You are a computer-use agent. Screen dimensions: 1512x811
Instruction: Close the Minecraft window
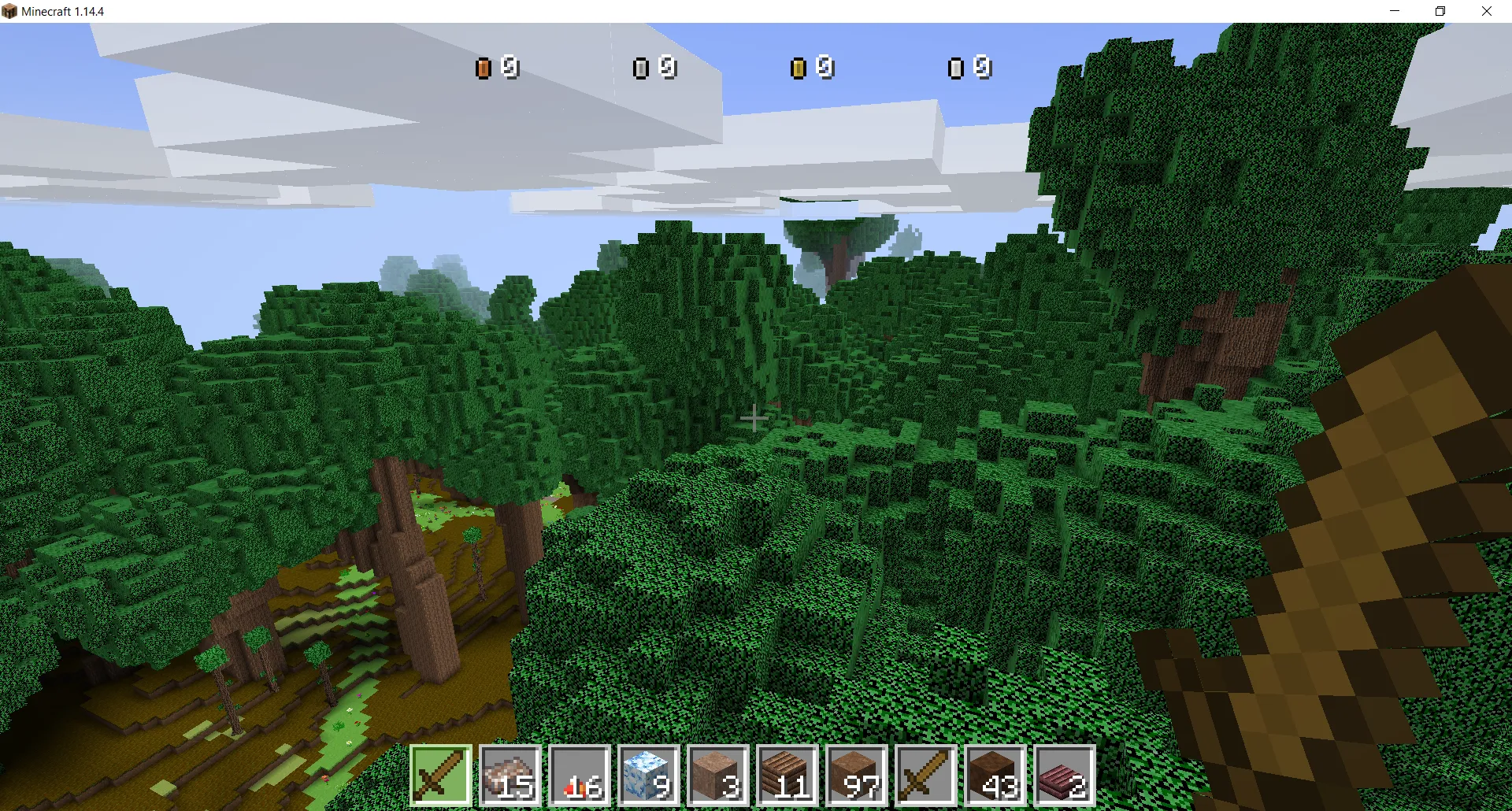click(1488, 11)
